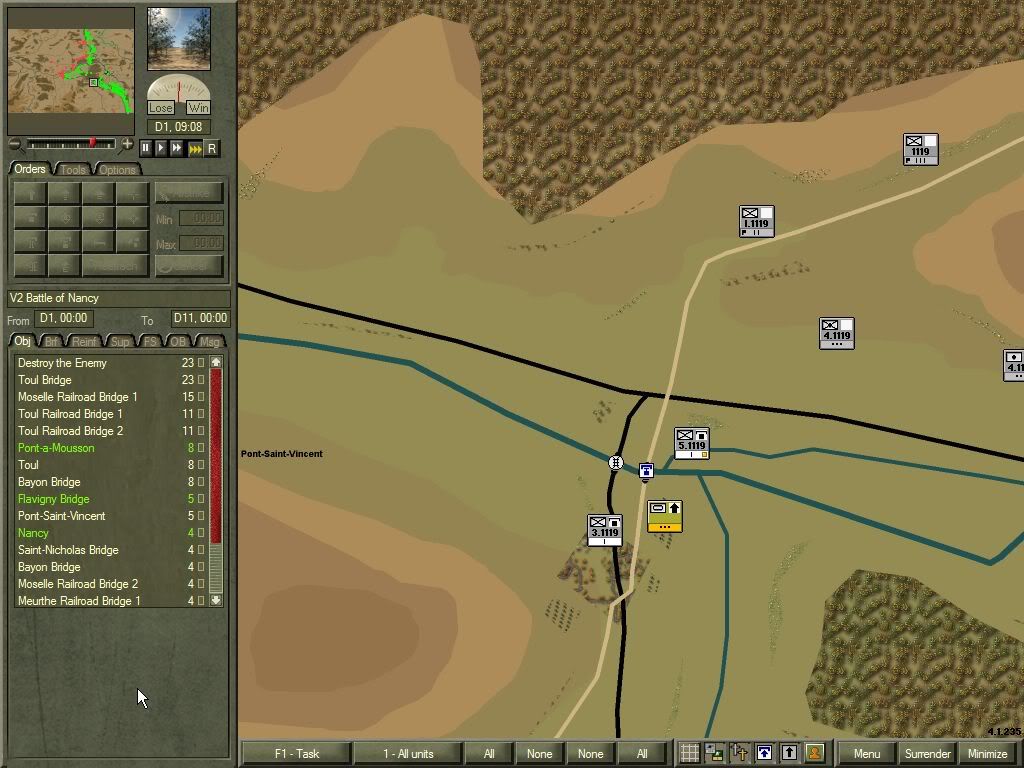Open the 1 - All units filter

(x=408, y=753)
